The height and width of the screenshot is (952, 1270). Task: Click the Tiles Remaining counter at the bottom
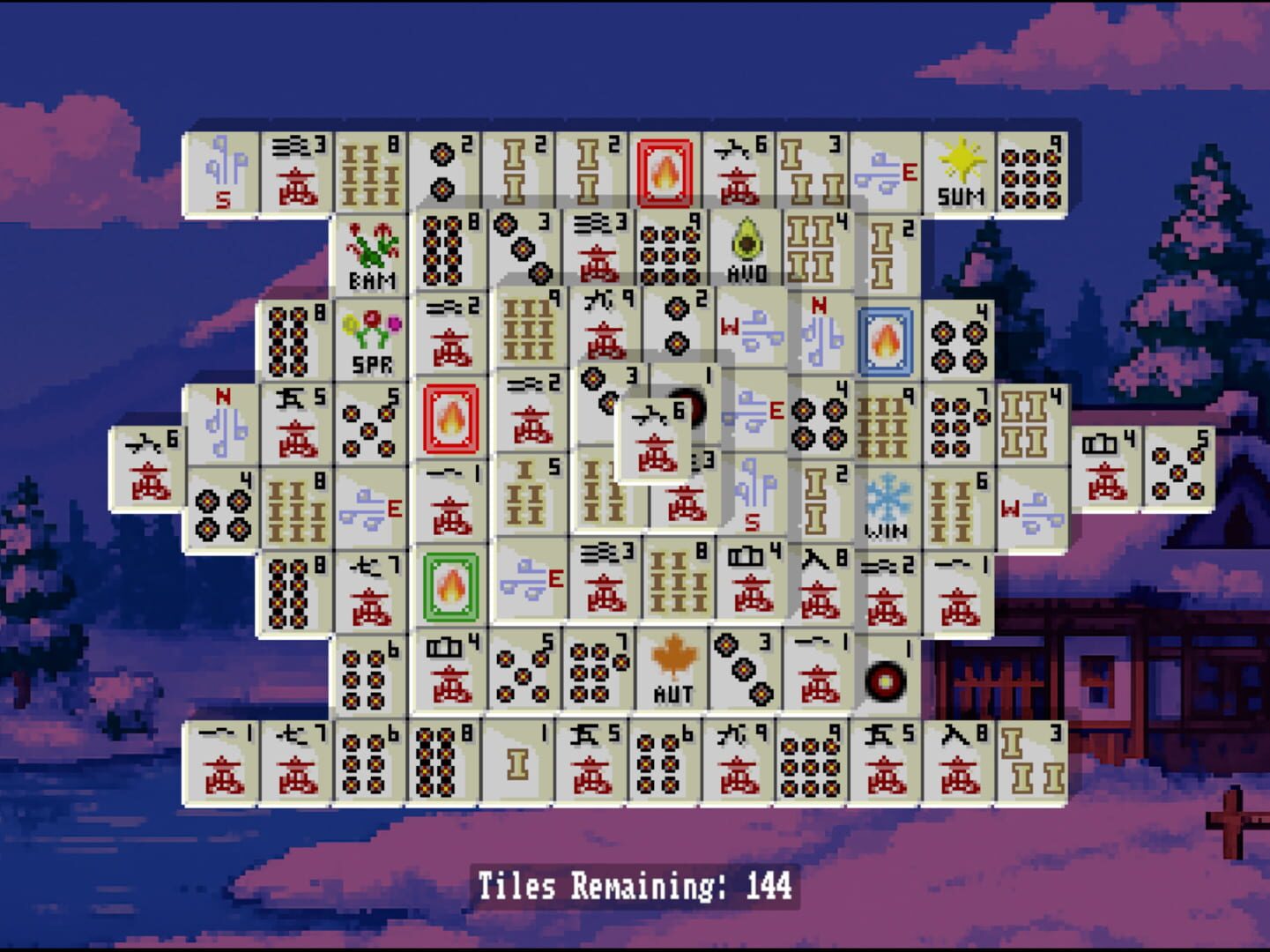coord(633,881)
